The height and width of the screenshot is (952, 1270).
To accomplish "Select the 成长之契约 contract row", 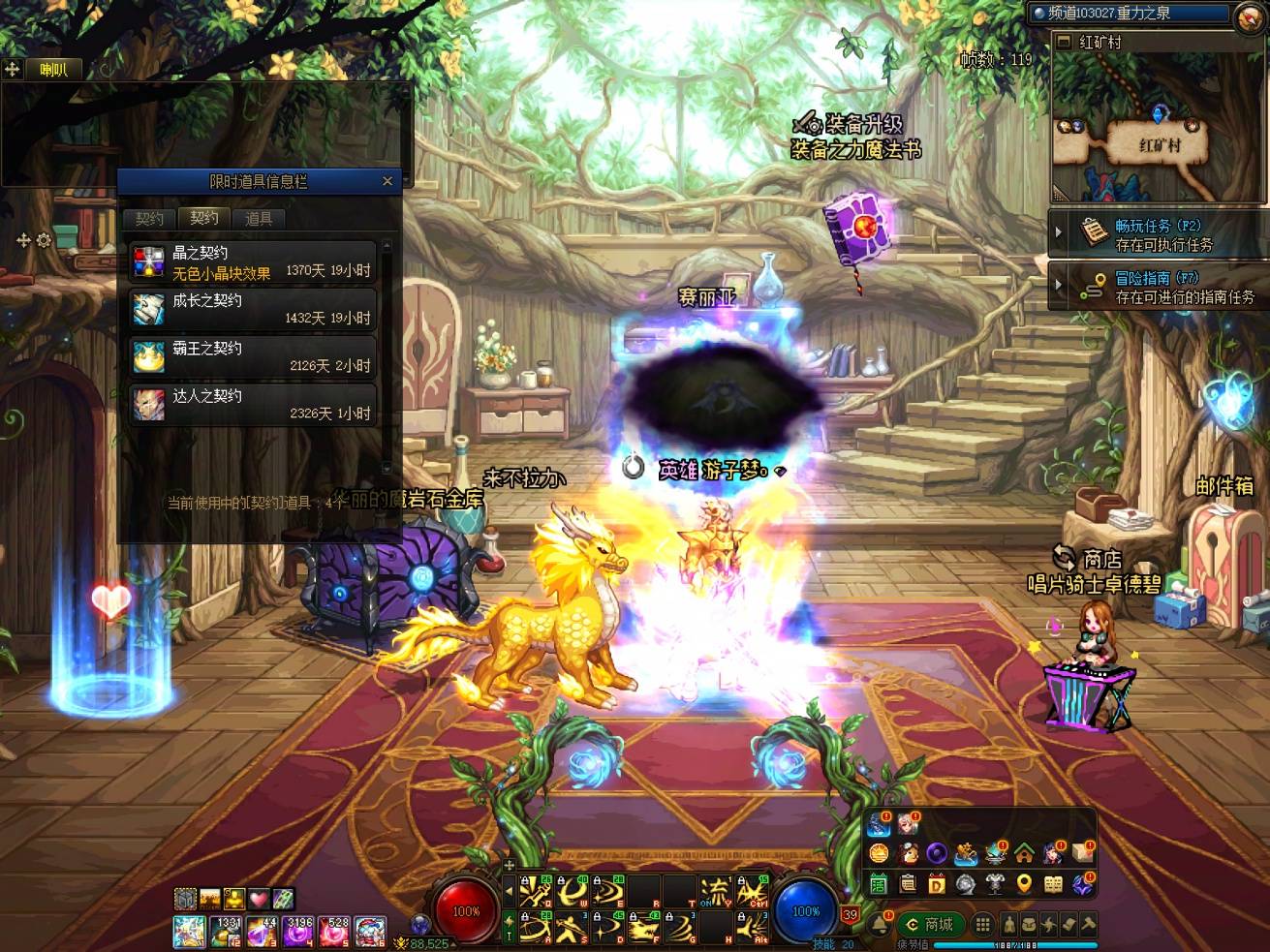I will [253, 309].
